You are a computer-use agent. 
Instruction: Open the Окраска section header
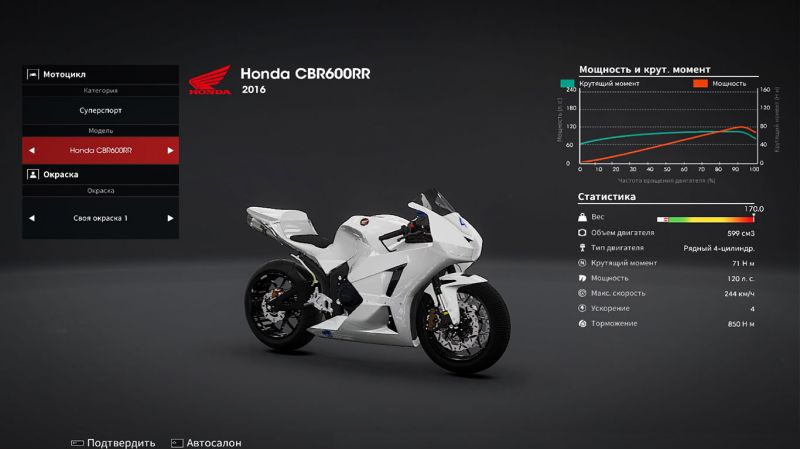coord(100,174)
